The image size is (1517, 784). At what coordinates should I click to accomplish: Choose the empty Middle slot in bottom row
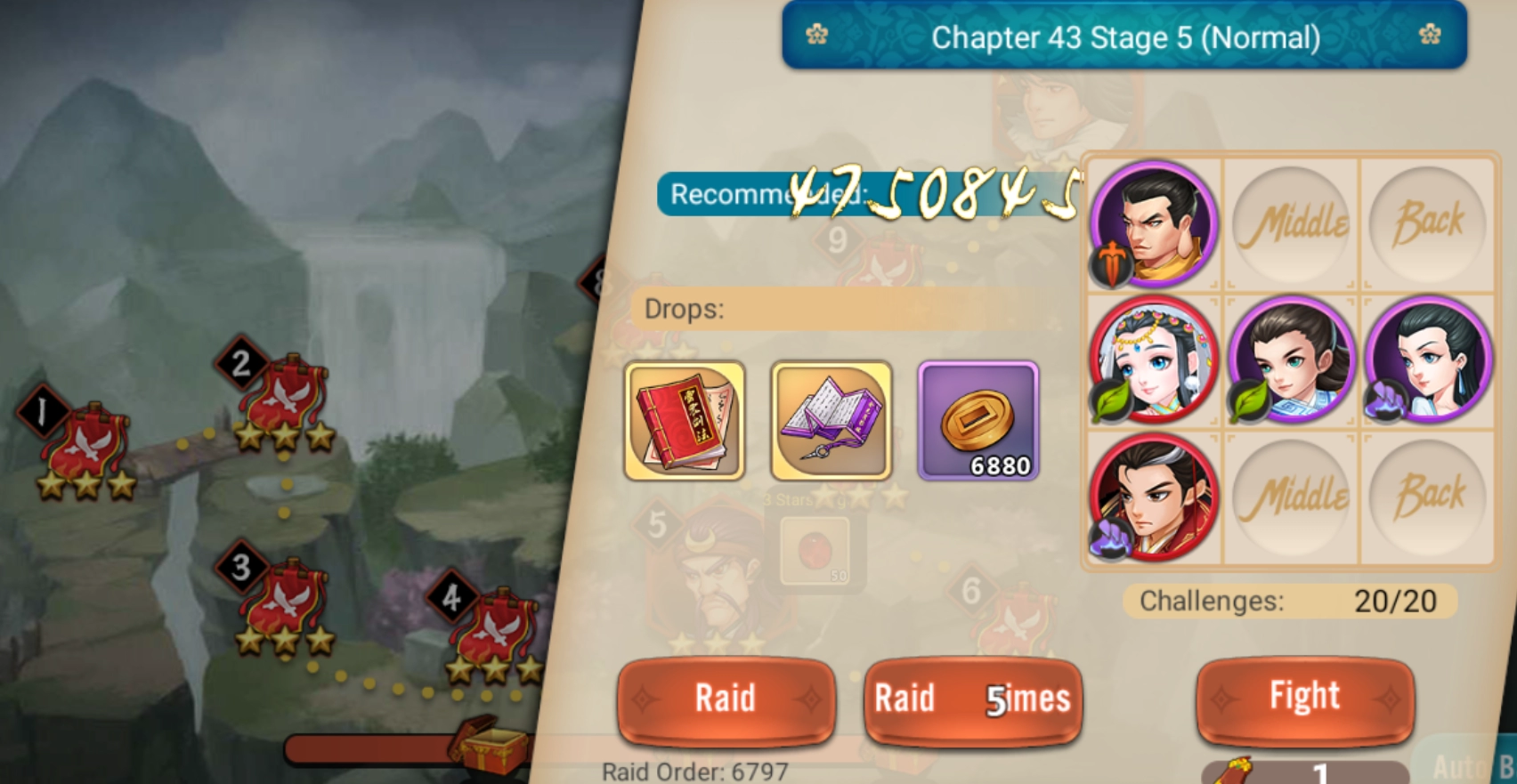click(1292, 497)
